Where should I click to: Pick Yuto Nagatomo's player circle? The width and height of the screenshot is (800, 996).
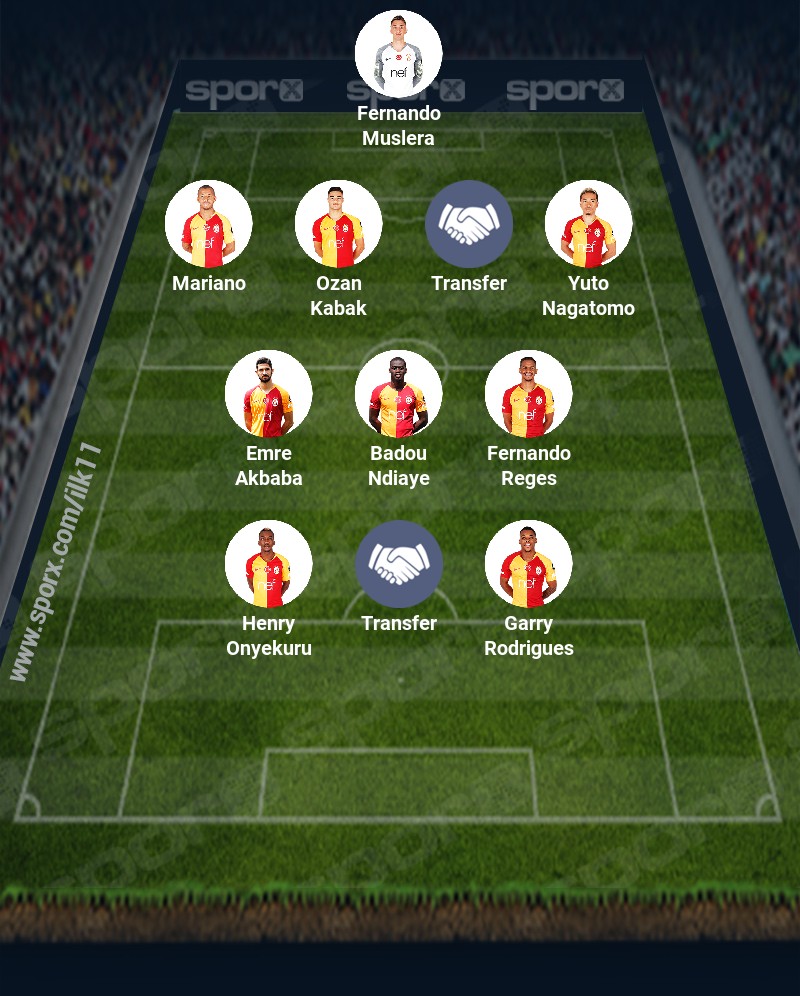(588, 224)
